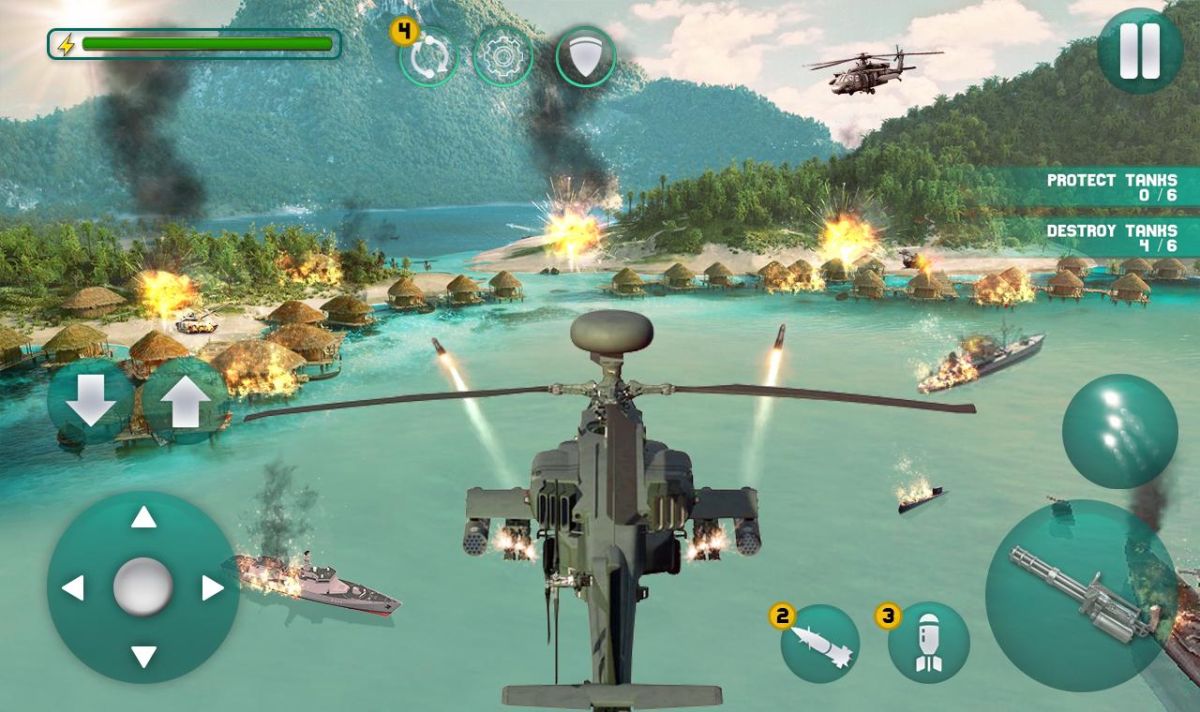Activate the shield ability

tap(585, 57)
